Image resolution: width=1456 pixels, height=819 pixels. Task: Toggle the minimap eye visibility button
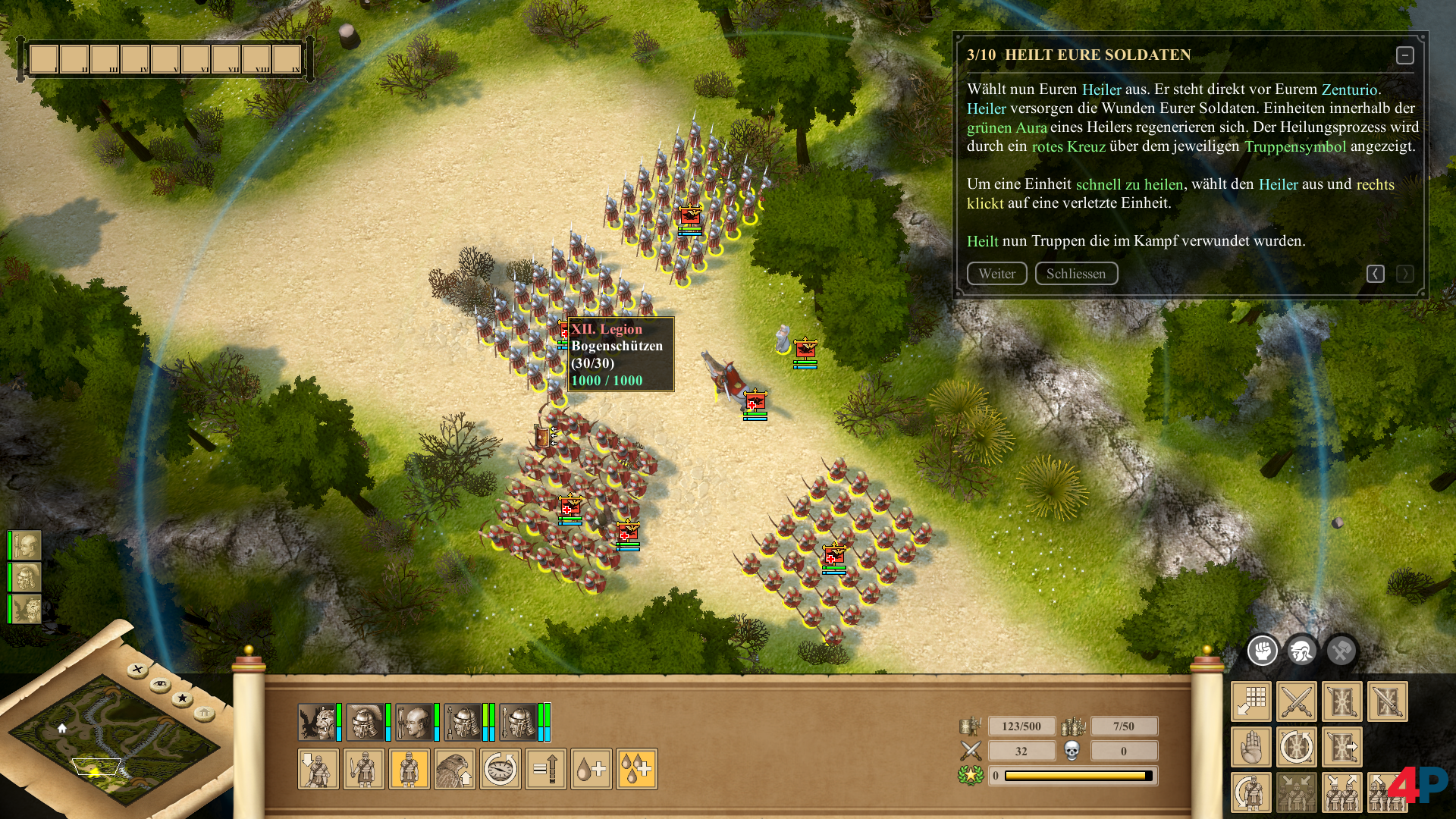[160, 685]
